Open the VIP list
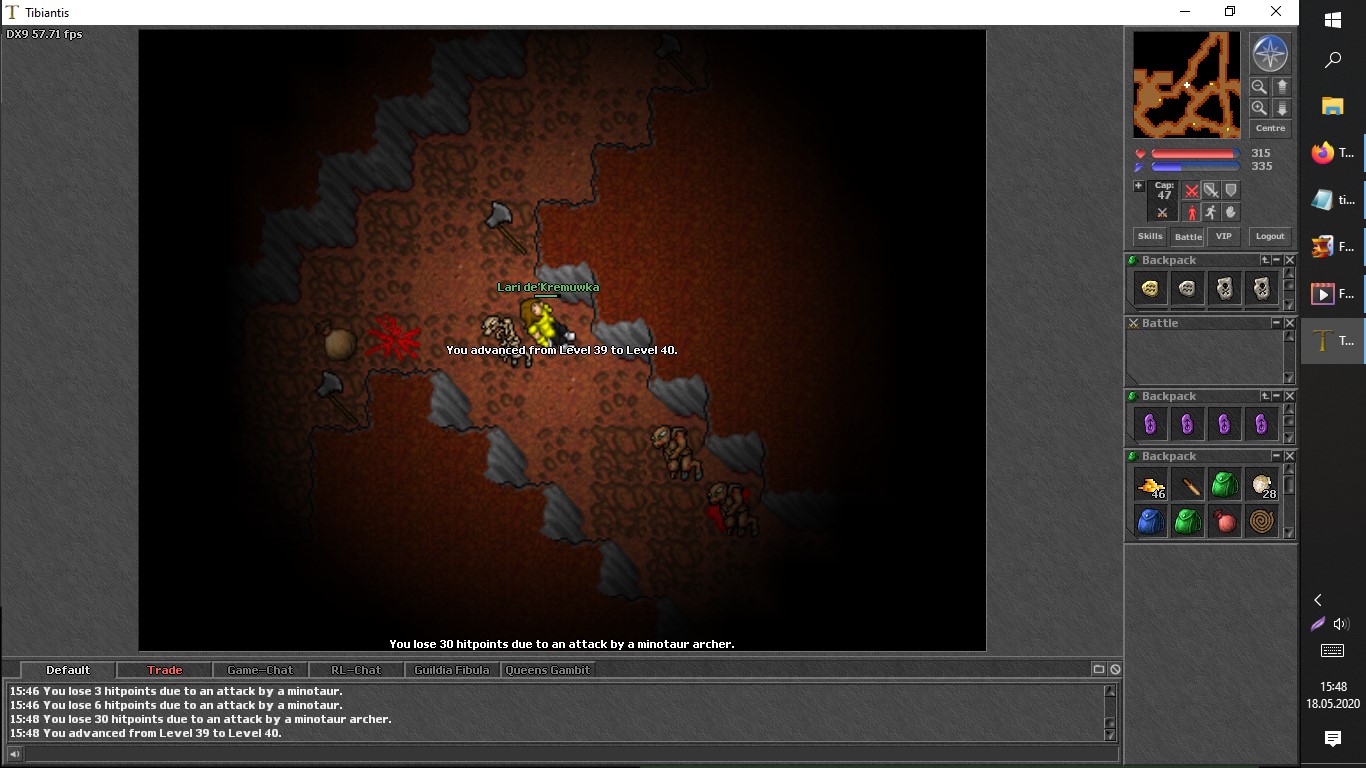This screenshot has width=1366, height=768. 1224,237
